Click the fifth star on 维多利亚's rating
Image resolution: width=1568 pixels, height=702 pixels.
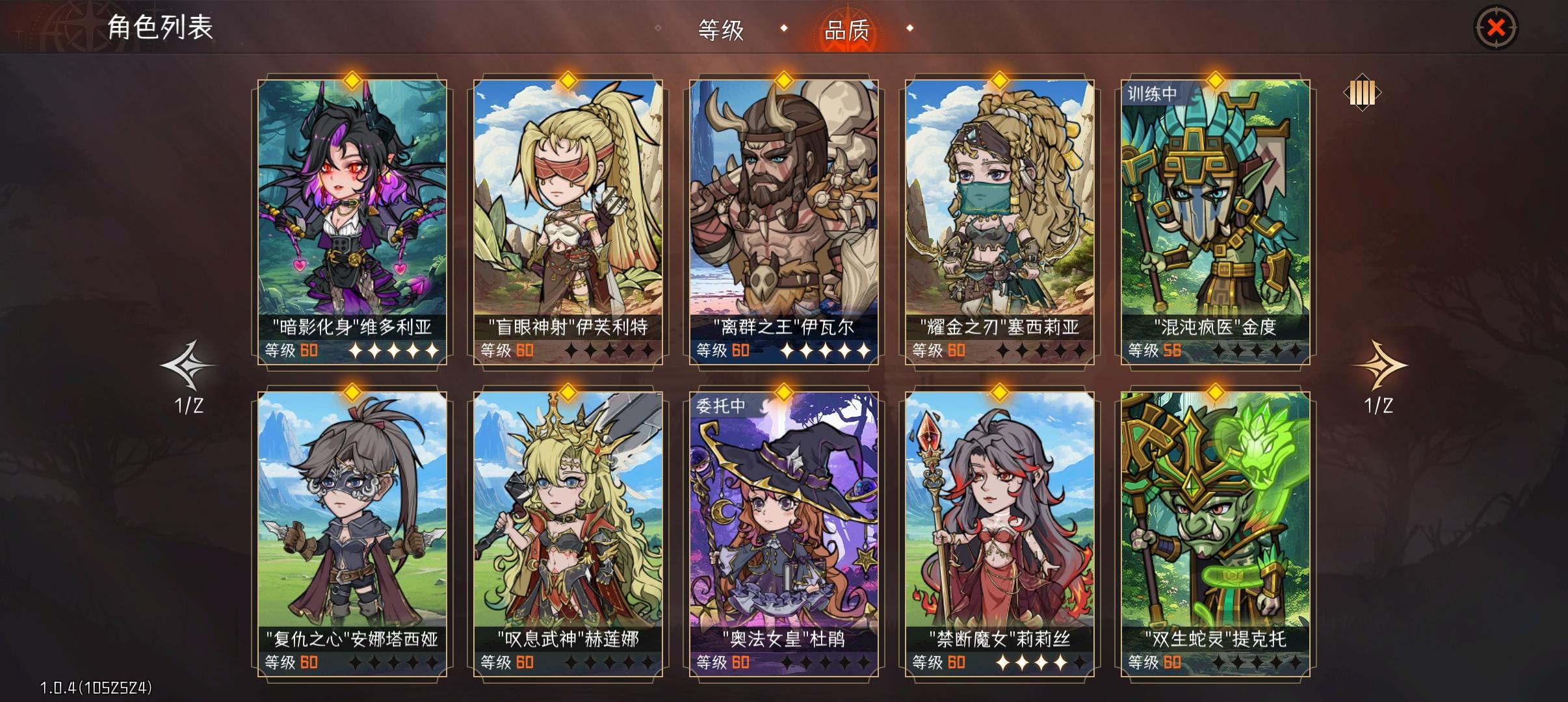pos(434,350)
